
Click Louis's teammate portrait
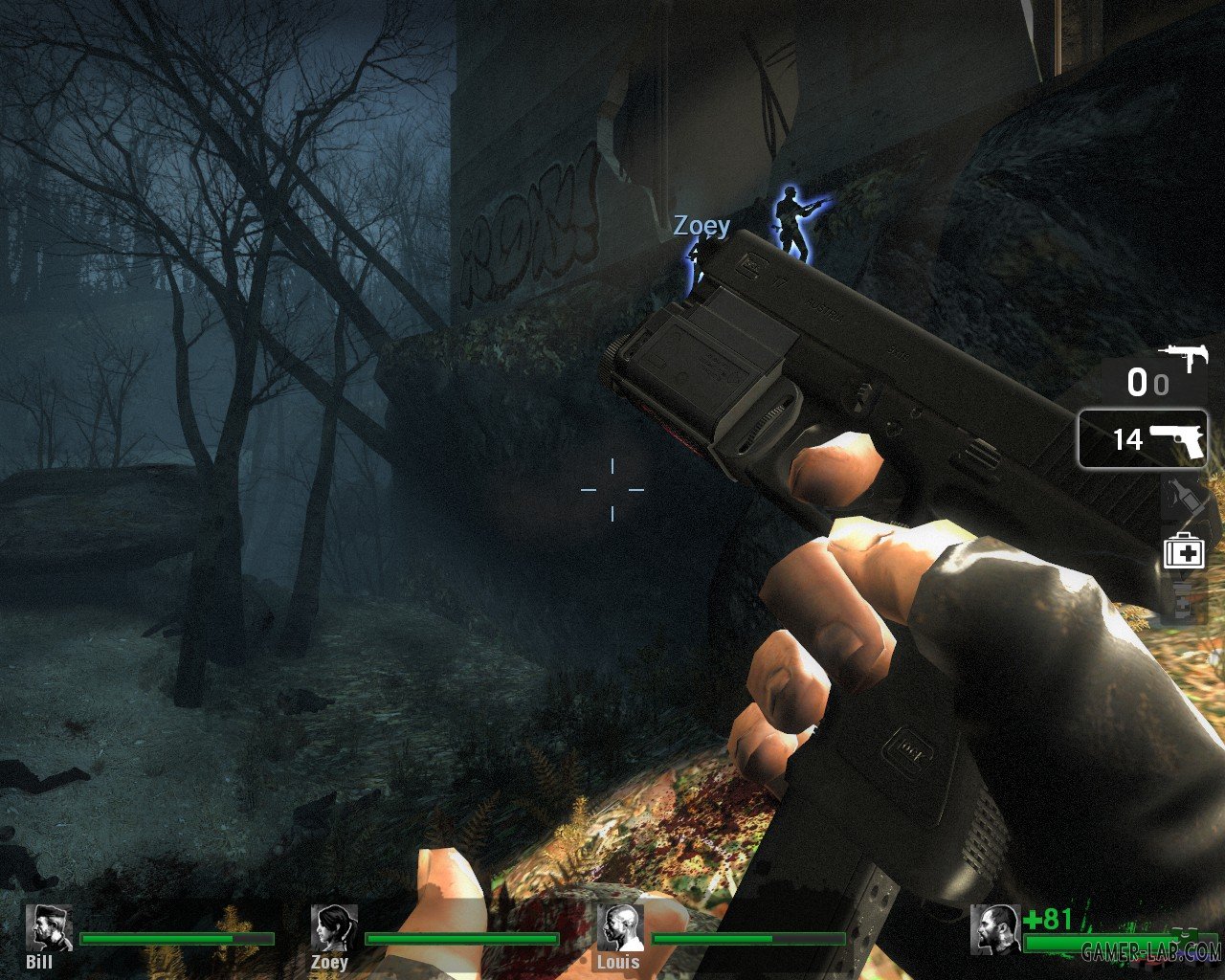tap(617, 927)
